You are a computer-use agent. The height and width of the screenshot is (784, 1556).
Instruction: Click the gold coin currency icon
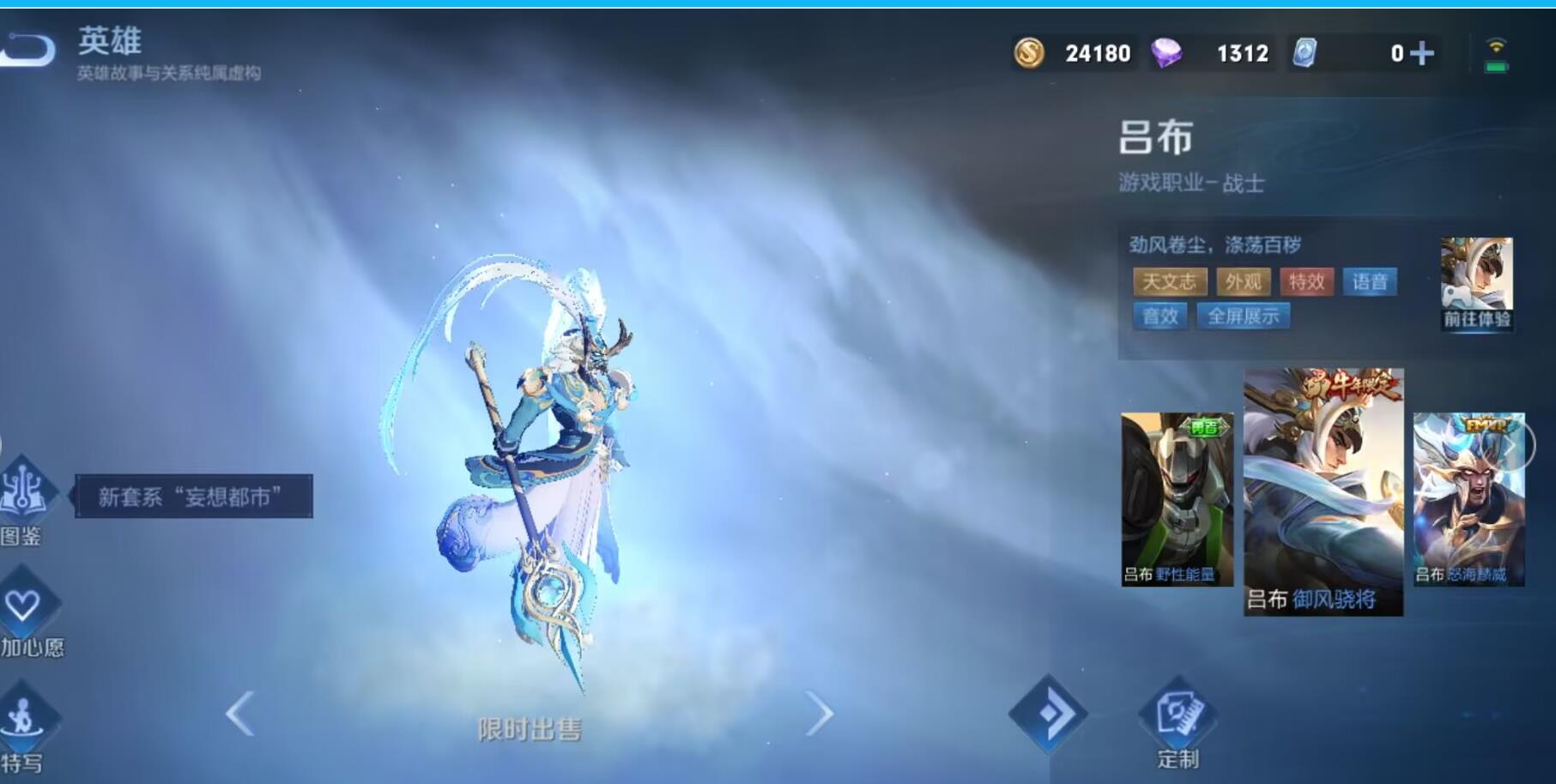click(x=1029, y=53)
